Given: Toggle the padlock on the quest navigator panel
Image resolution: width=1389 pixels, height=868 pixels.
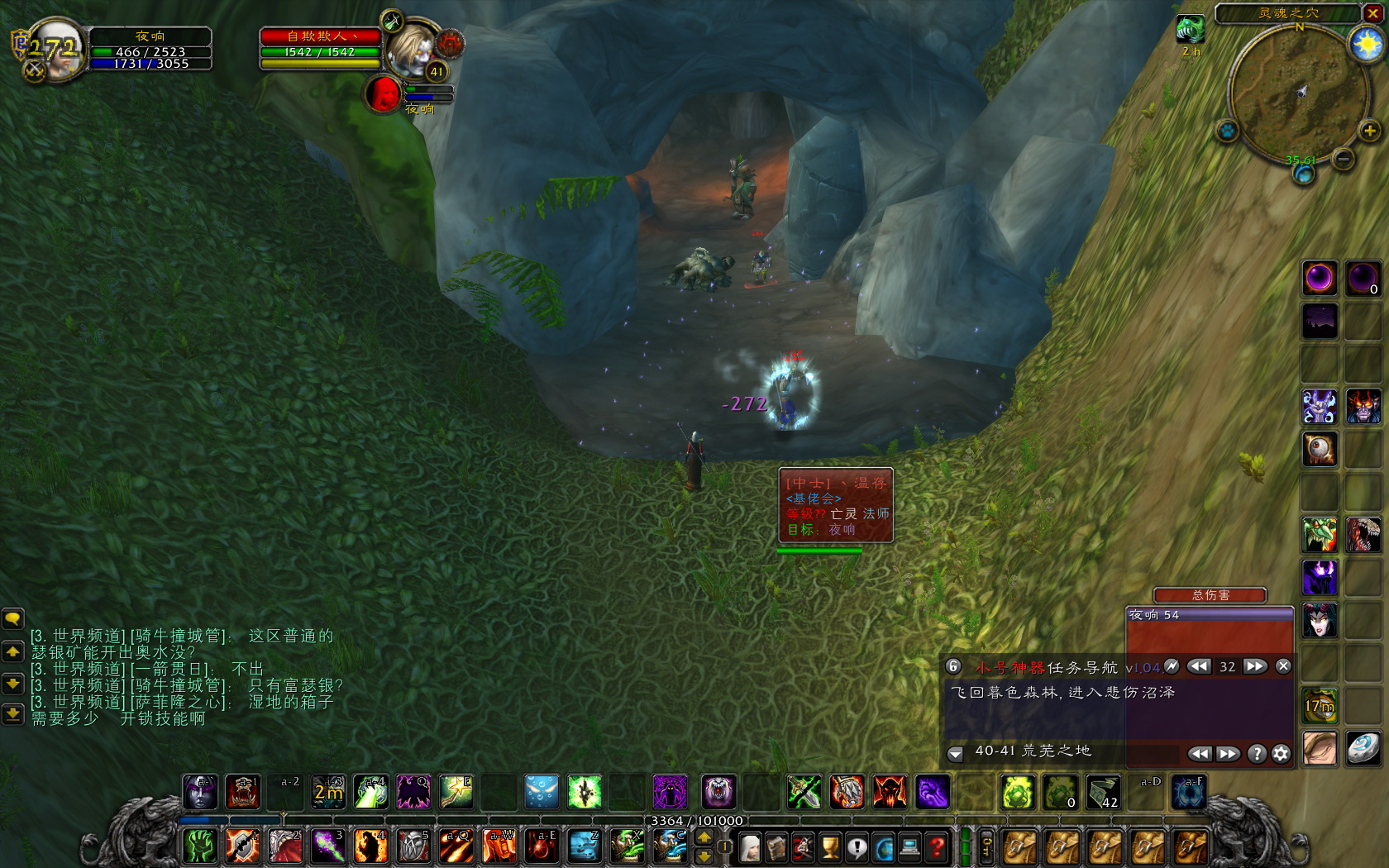Looking at the screenshot, I should (x=953, y=666).
